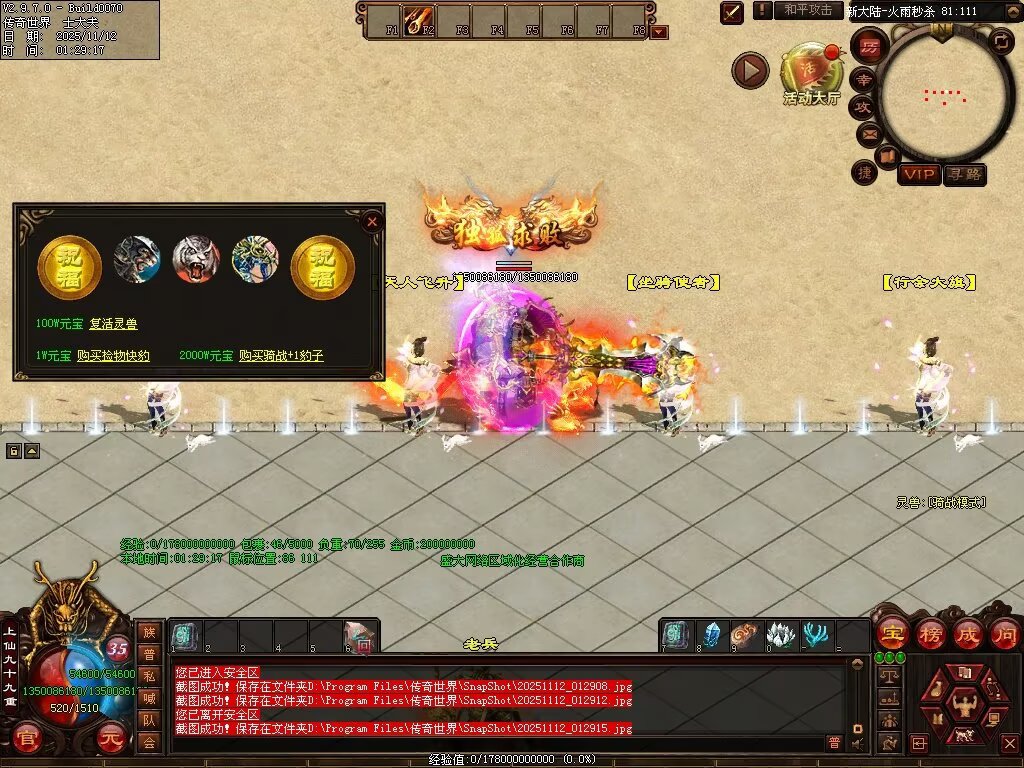Buy the 骑战+1豹子 mount option

pyautogui.click(x=281, y=355)
